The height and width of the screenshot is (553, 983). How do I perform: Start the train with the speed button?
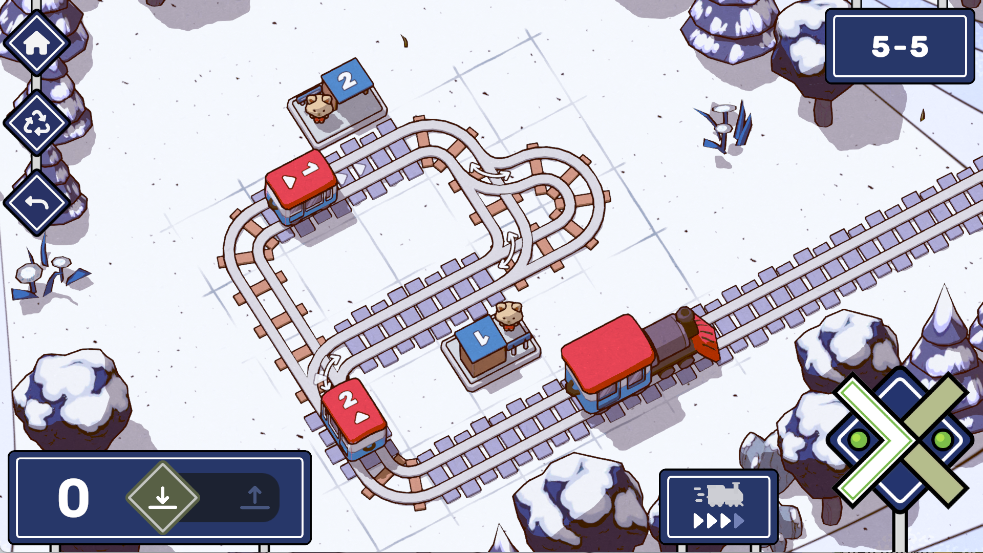pyautogui.click(x=718, y=506)
